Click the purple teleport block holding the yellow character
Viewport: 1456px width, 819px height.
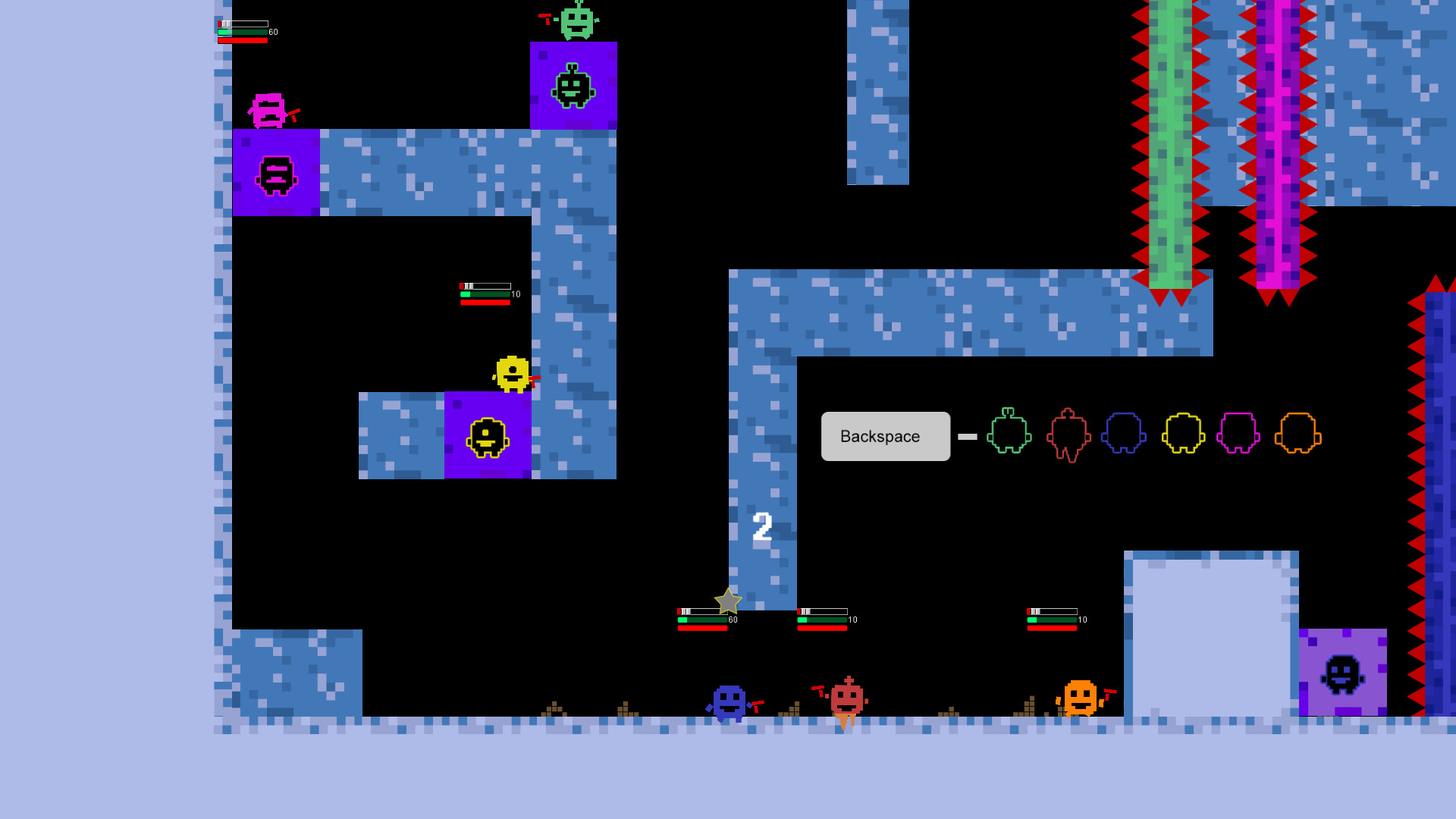[488, 435]
